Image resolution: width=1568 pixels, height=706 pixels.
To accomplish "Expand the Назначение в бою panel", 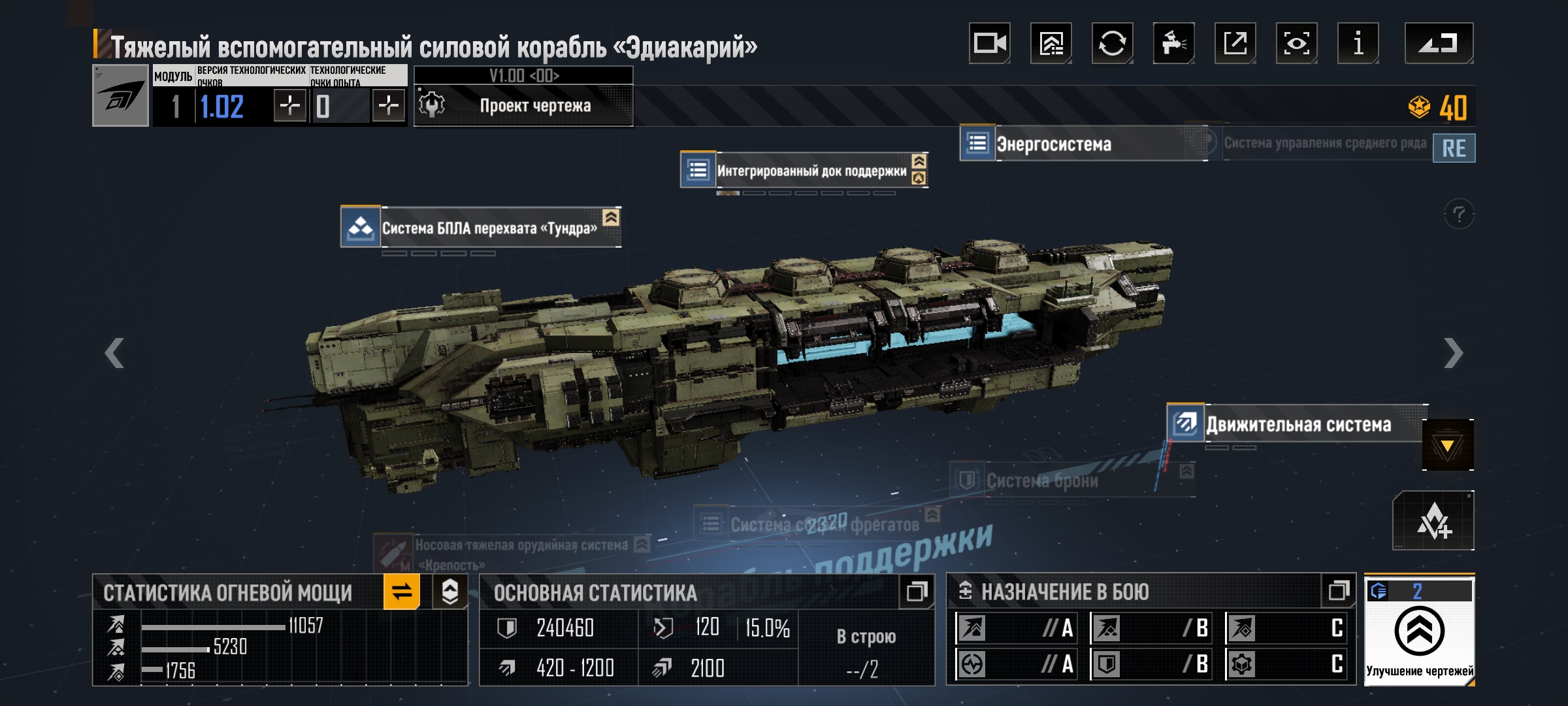I will pos(1338,592).
